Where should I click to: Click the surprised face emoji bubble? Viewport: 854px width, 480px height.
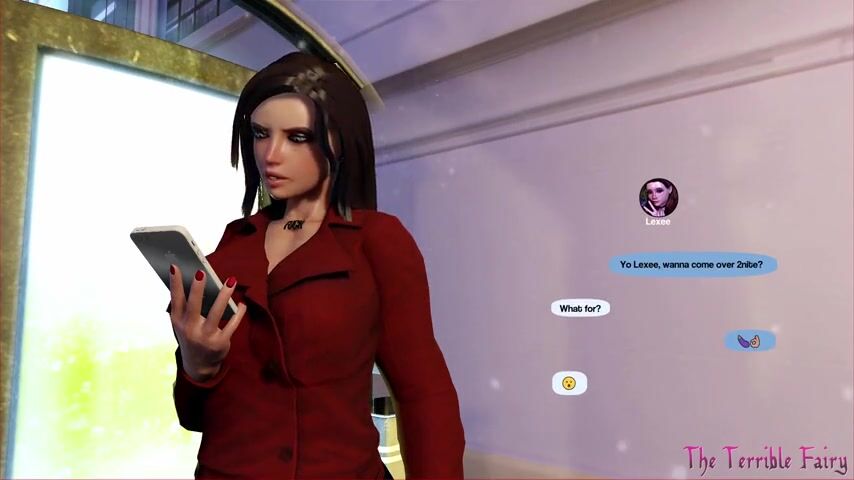point(569,383)
